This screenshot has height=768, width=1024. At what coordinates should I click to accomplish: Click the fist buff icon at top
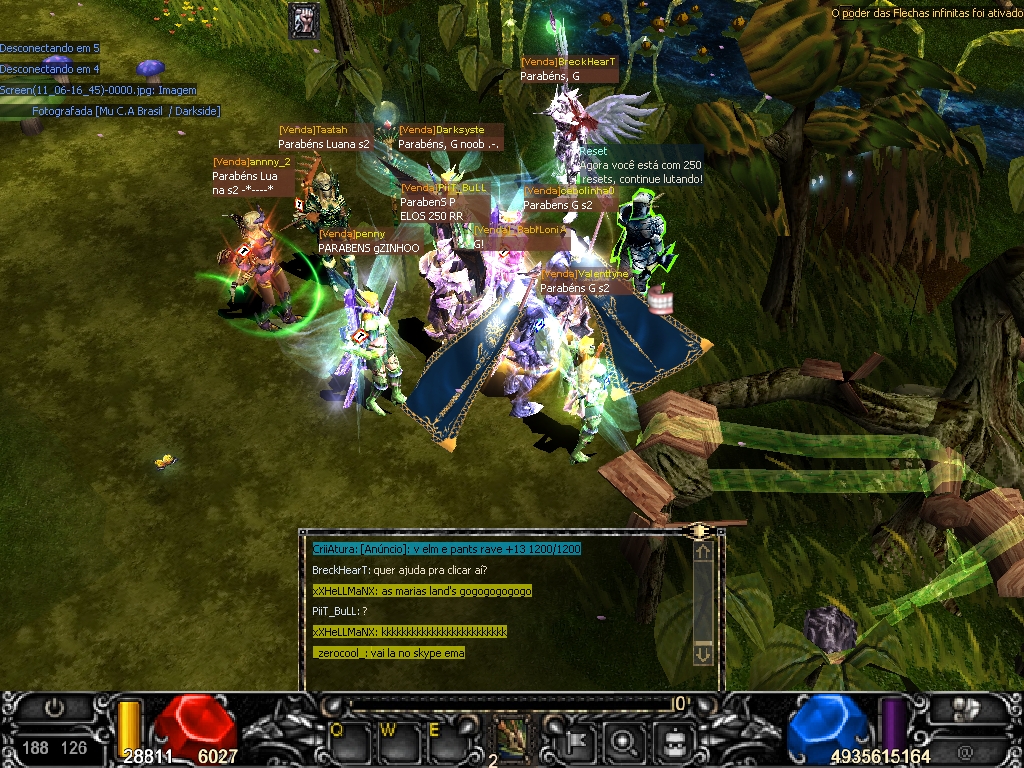click(x=304, y=20)
